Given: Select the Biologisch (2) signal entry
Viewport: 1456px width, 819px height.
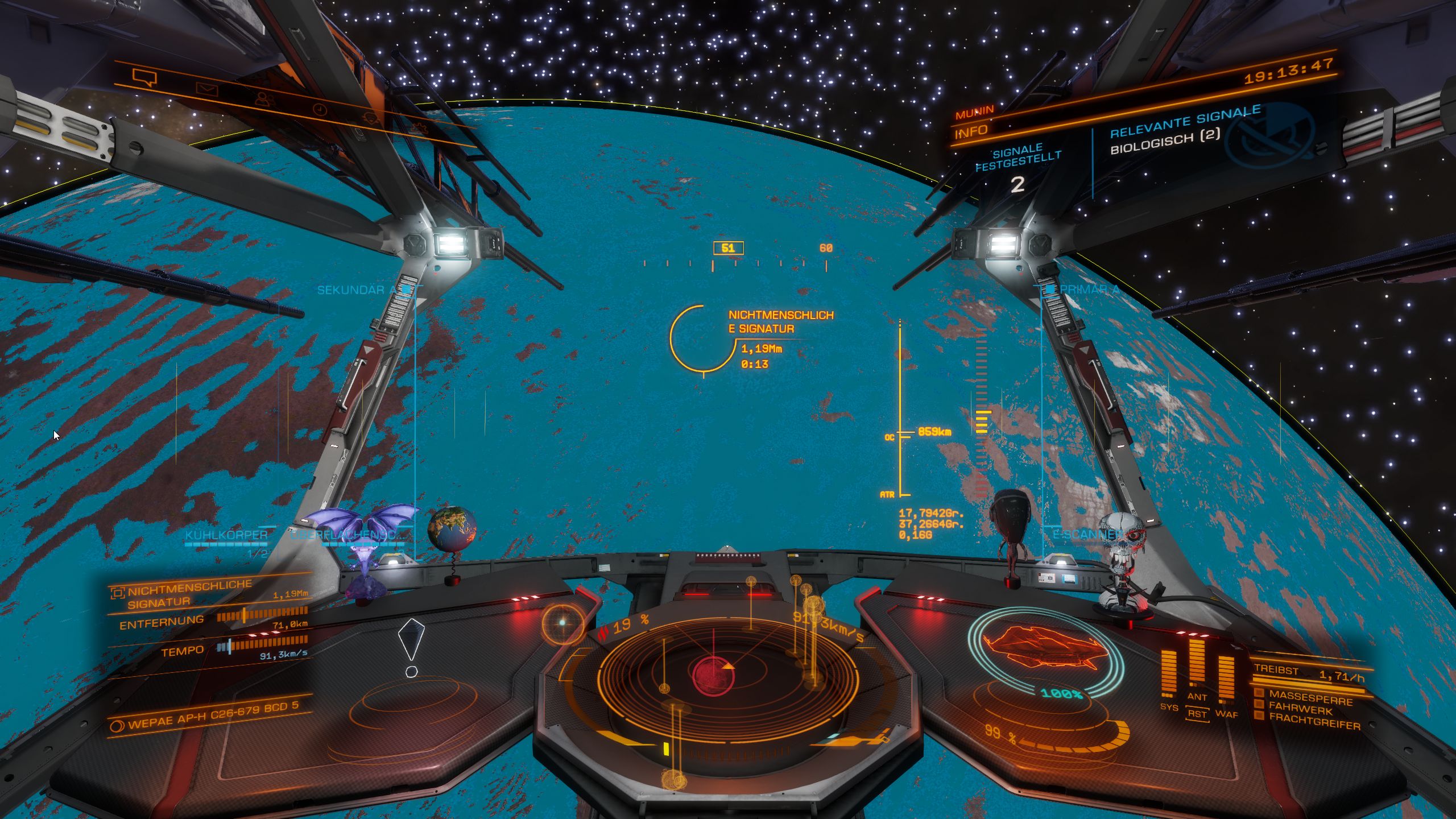Looking at the screenshot, I should point(1165,141).
